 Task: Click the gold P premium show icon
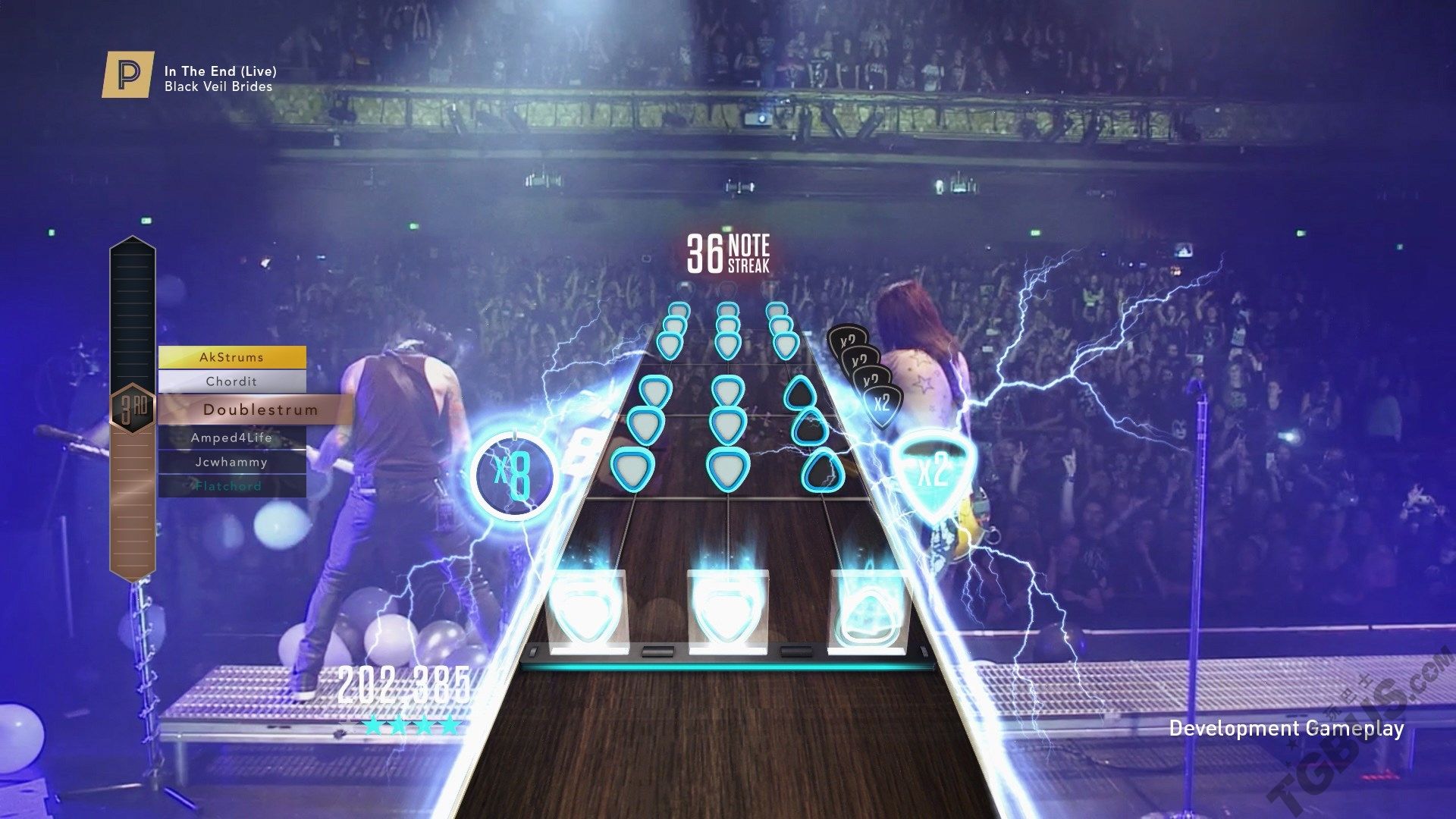click(x=128, y=74)
